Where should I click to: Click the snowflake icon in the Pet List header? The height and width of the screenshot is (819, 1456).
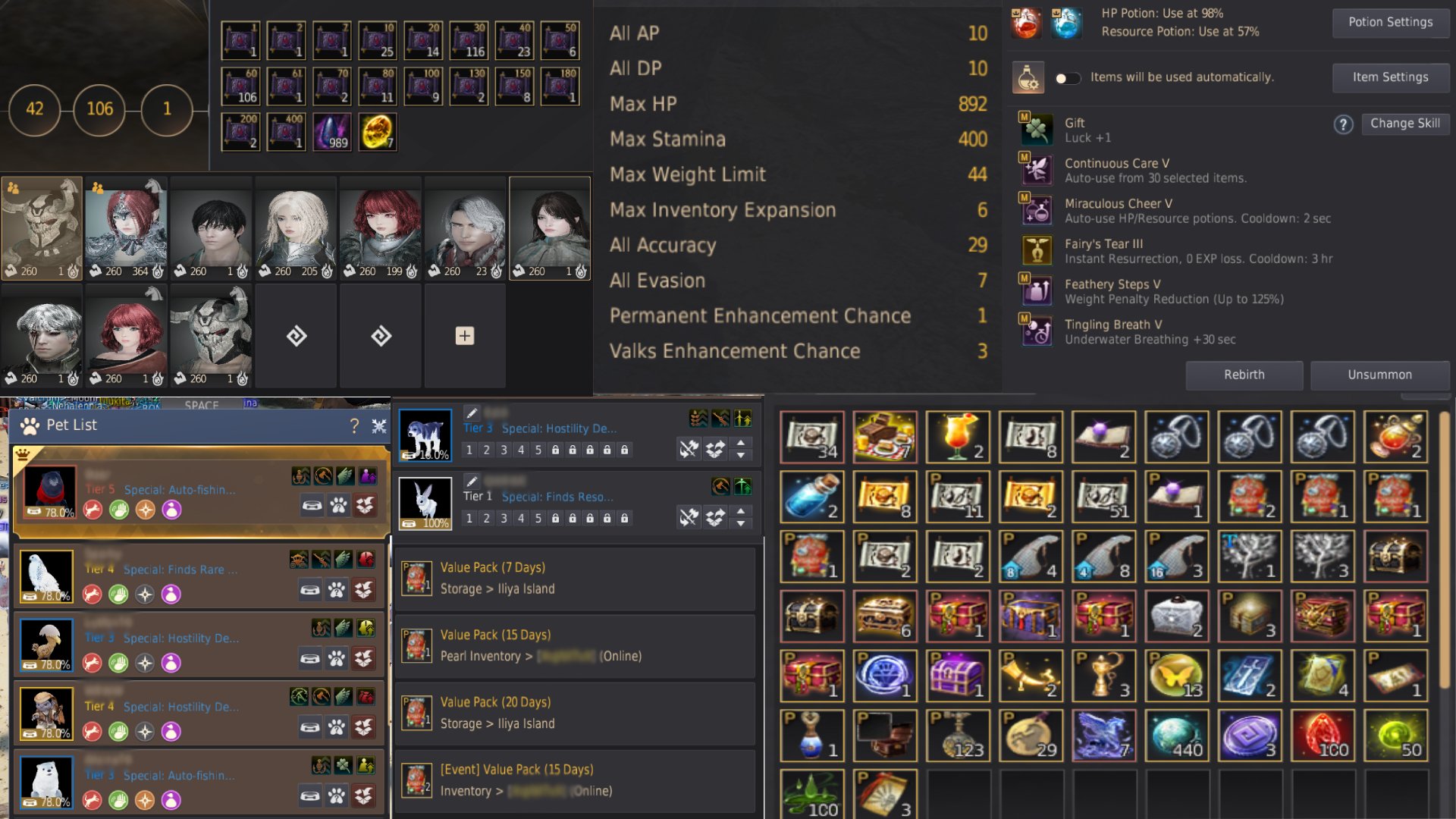pos(379,426)
